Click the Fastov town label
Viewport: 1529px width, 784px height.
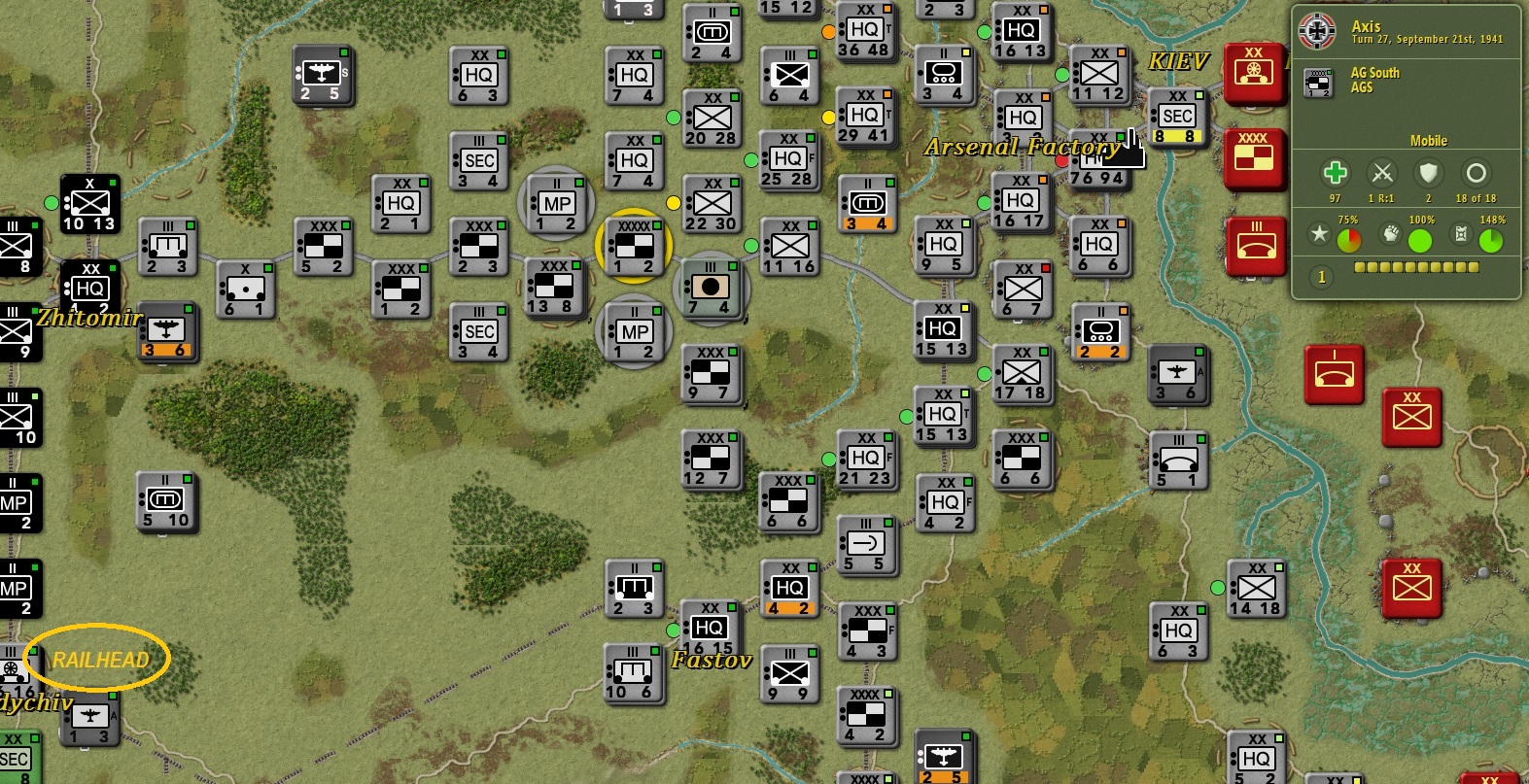[x=711, y=662]
